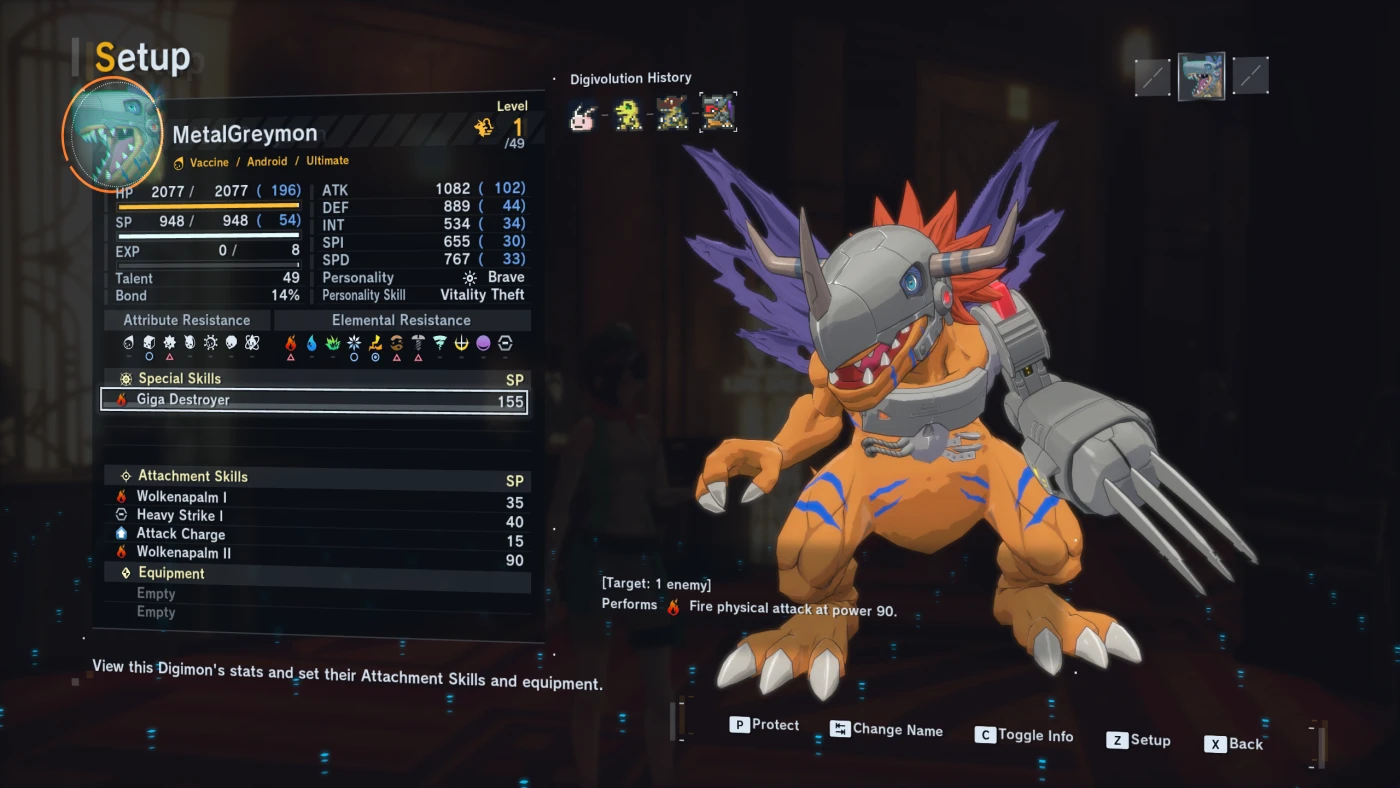Image resolution: width=1400 pixels, height=788 pixels.
Task: Select the MetalGreymon party slot thumbnail
Action: [1201, 76]
